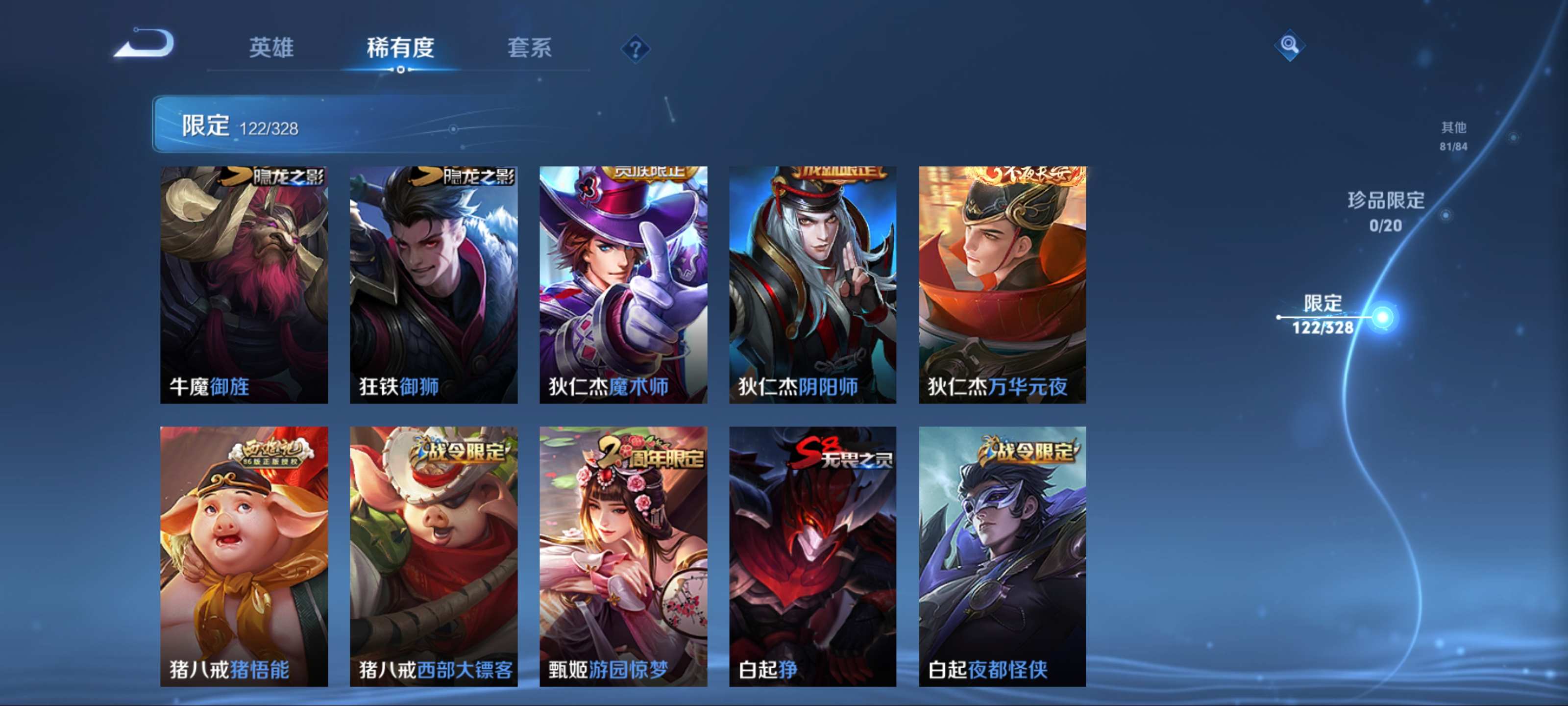View the 狄仁杰阴阳师 skin card
This screenshot has height=706, width=1568.
(x=812, y=284)
